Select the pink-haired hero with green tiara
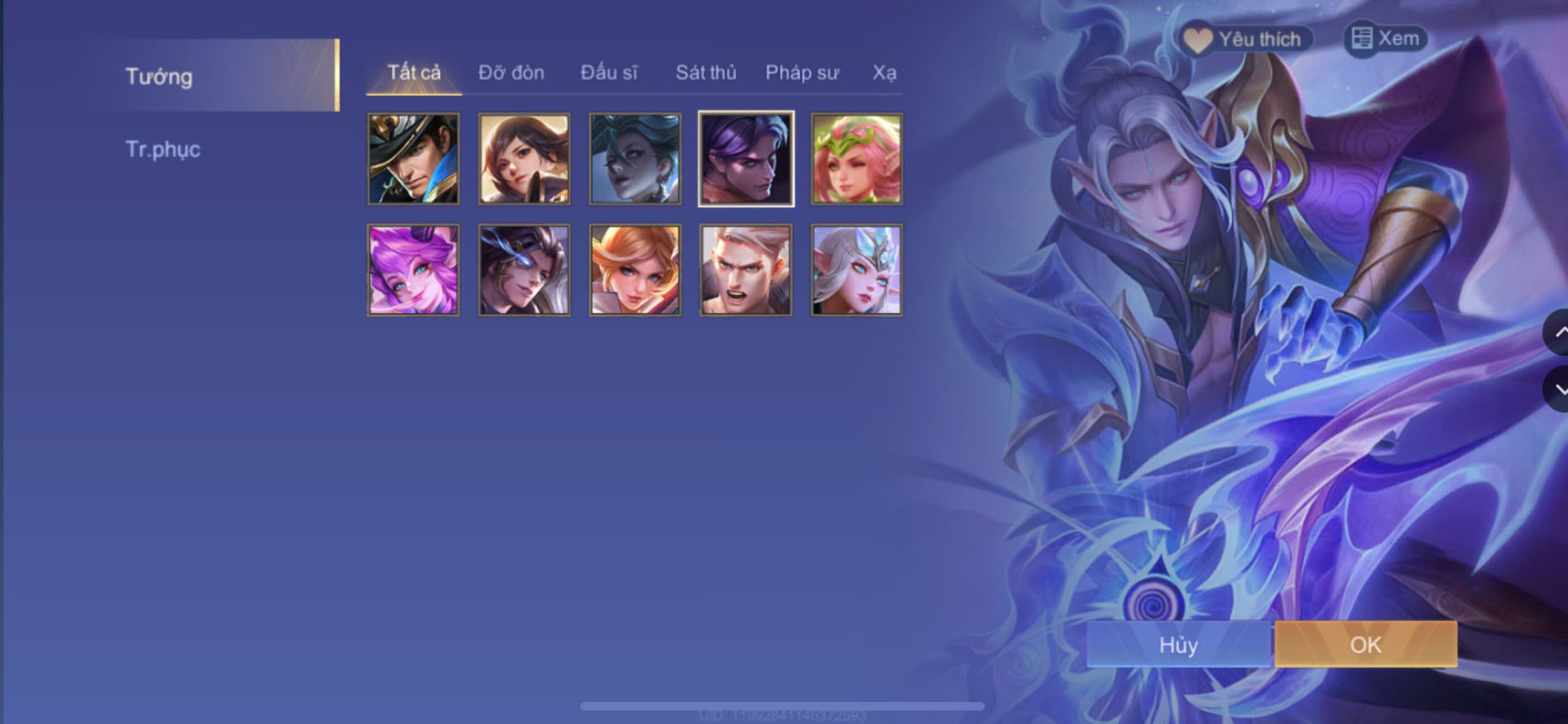This screenshot has height=724, width=1568. [x=856, y=158]
